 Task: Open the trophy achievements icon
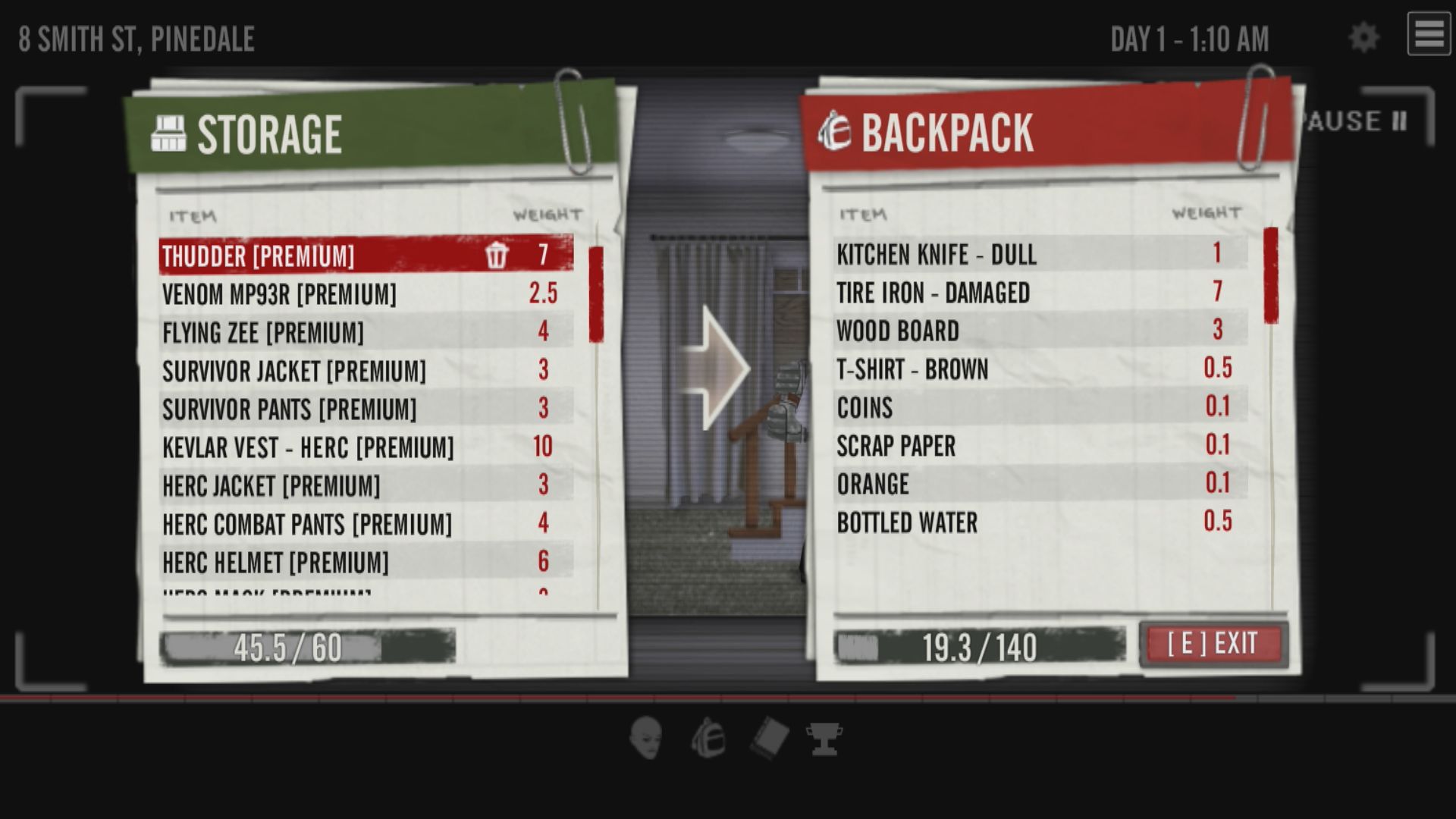click(824, 738)
